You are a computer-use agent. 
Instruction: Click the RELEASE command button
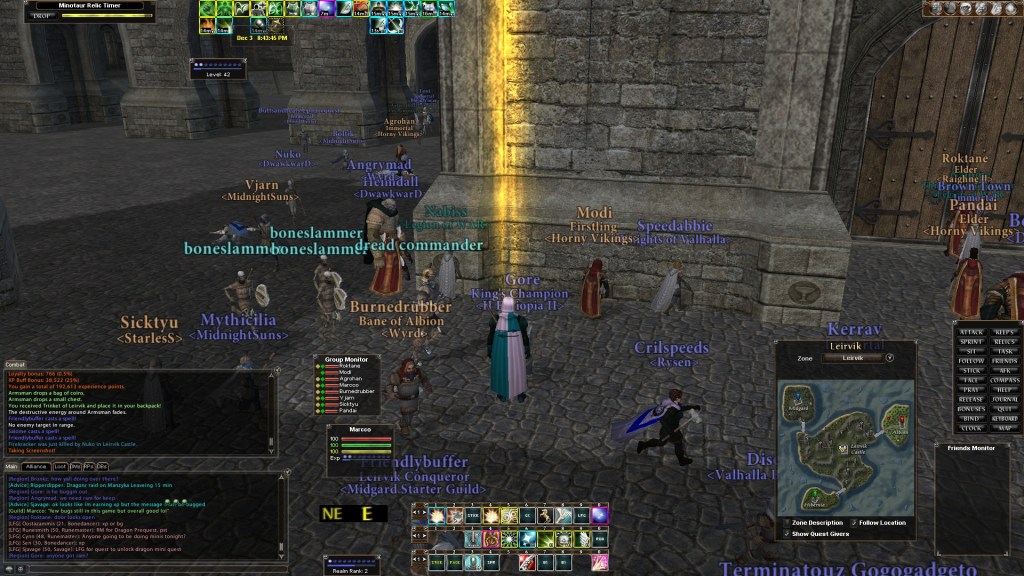tap(972, 398)
